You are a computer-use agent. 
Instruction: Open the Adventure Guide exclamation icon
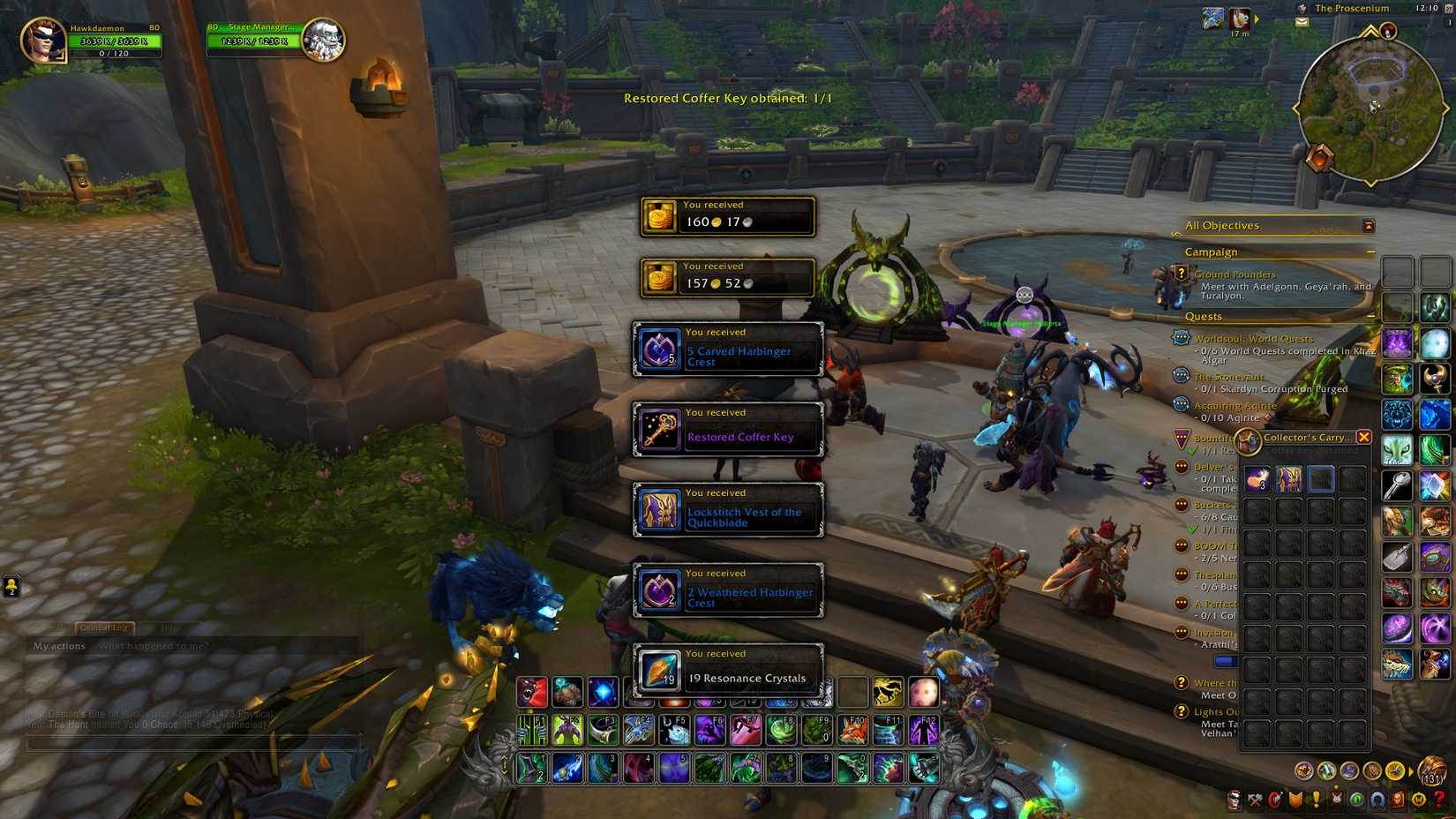point(1316,800)
